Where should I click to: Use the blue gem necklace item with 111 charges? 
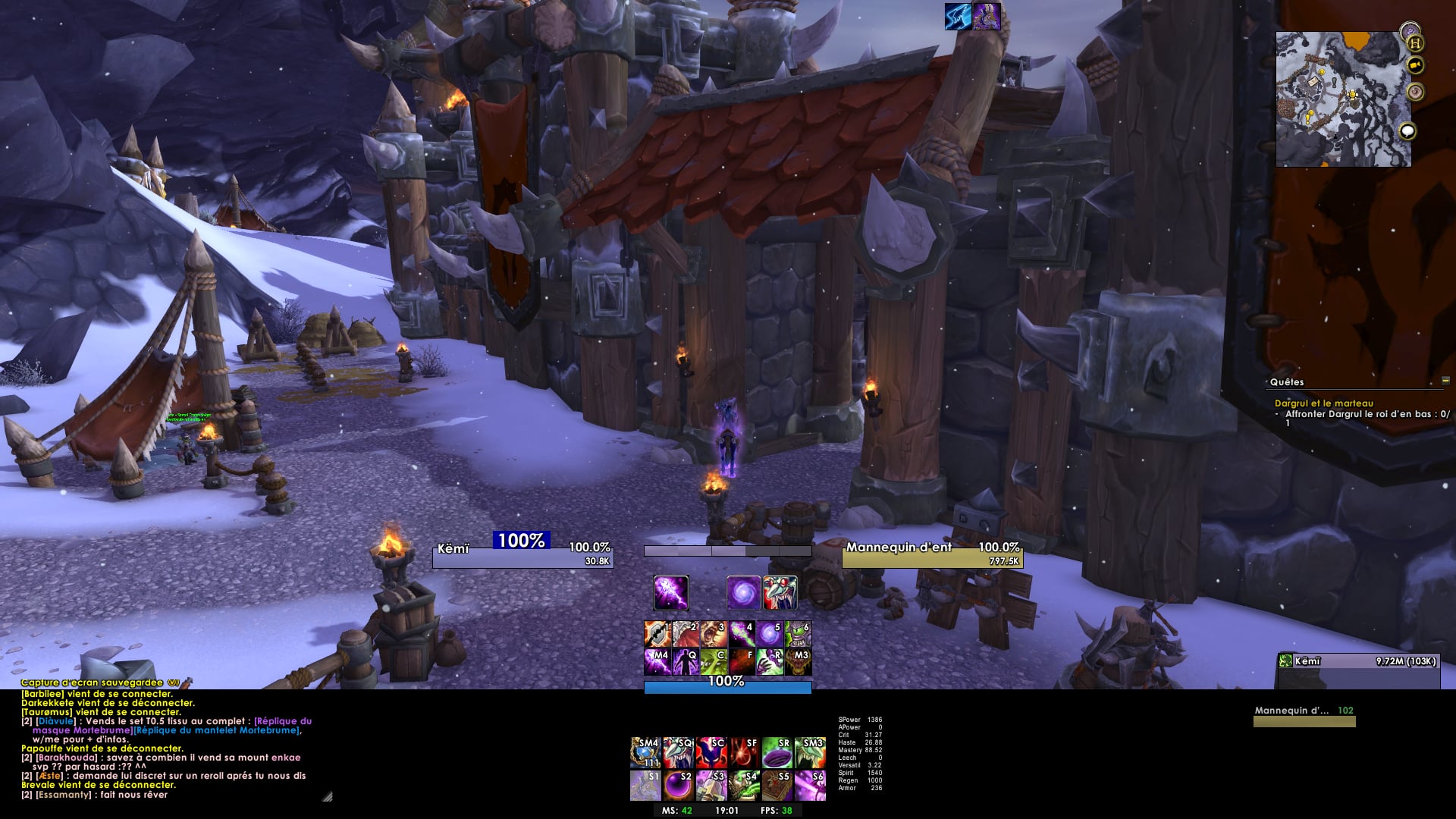pyautogui.click(x=645, y=752)
